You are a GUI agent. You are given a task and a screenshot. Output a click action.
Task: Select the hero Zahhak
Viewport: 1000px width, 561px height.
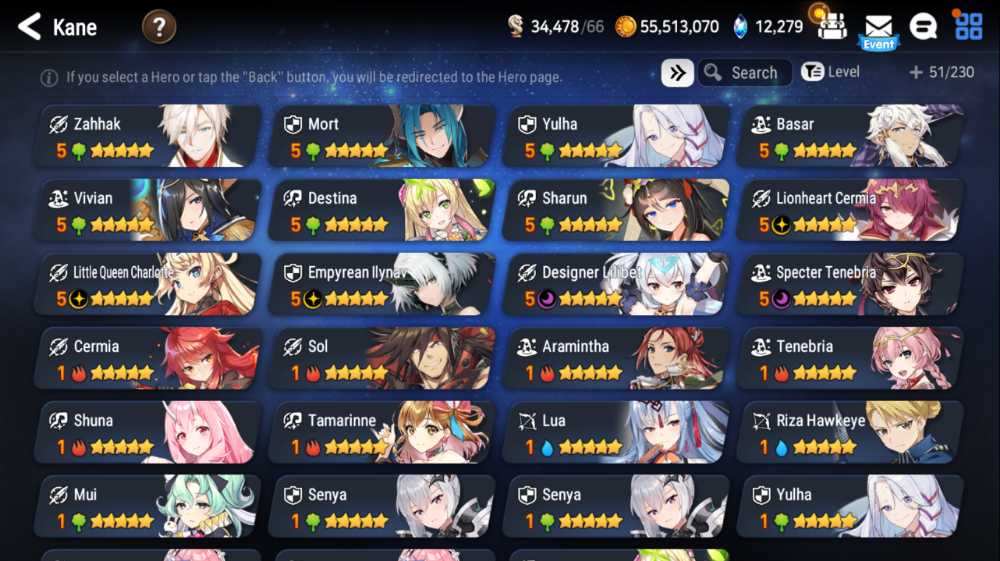[148, 136]
